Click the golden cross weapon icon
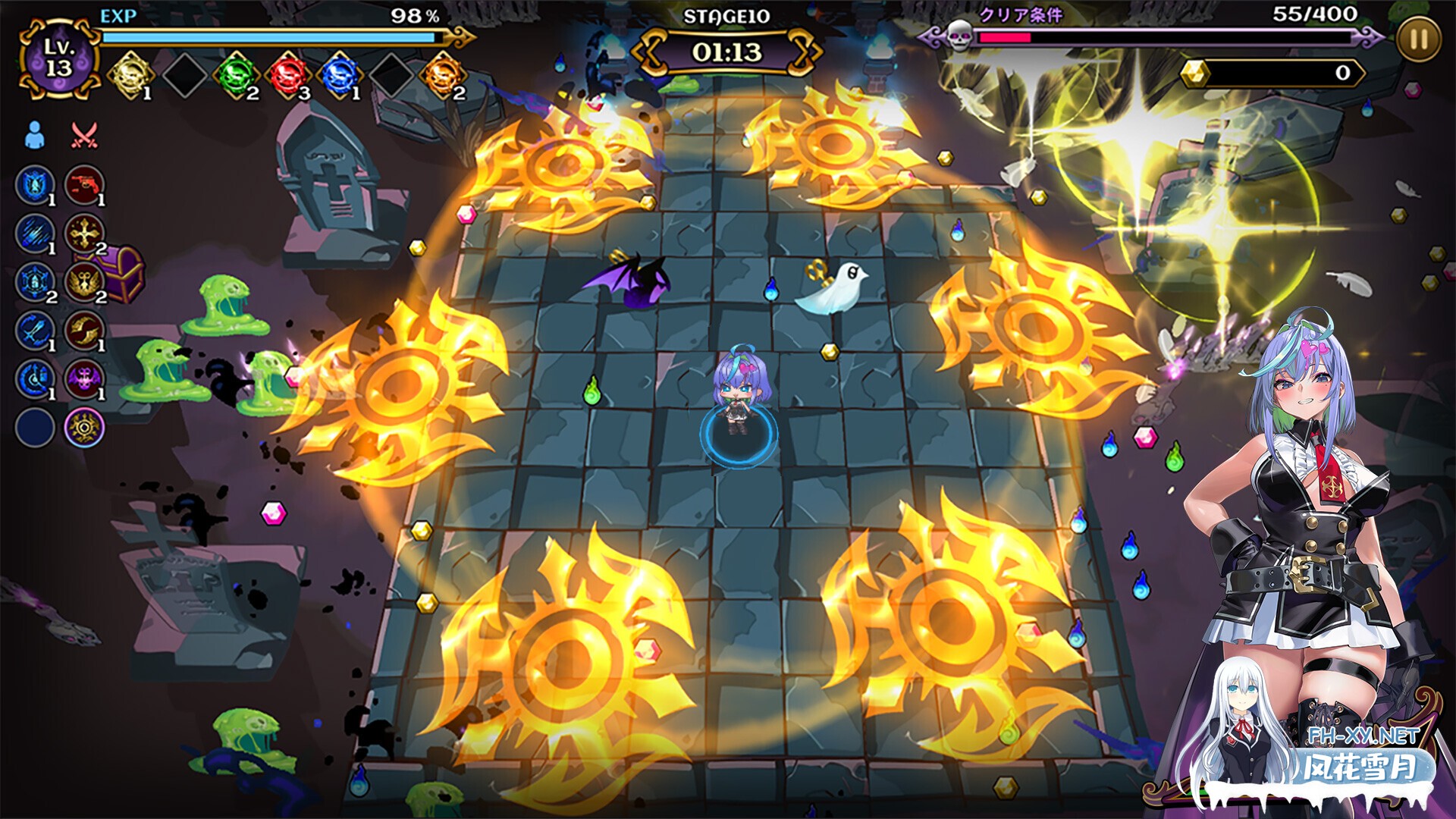Screen dimensions: 1456x819 84,233
